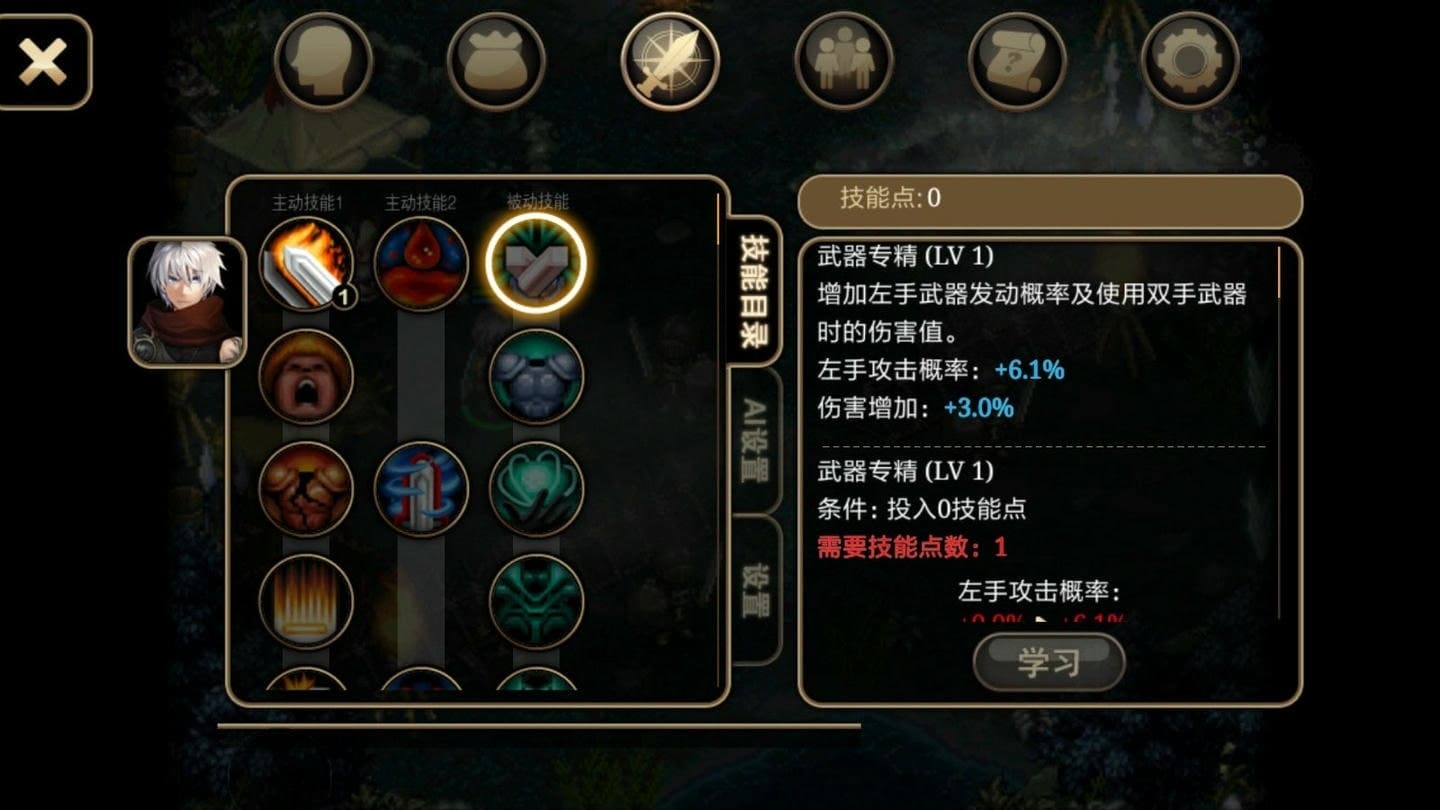The height and width of the screenshot is (810, 1440).
Task: Select the blood drop skill icon
Action: [x=420, y=263]
